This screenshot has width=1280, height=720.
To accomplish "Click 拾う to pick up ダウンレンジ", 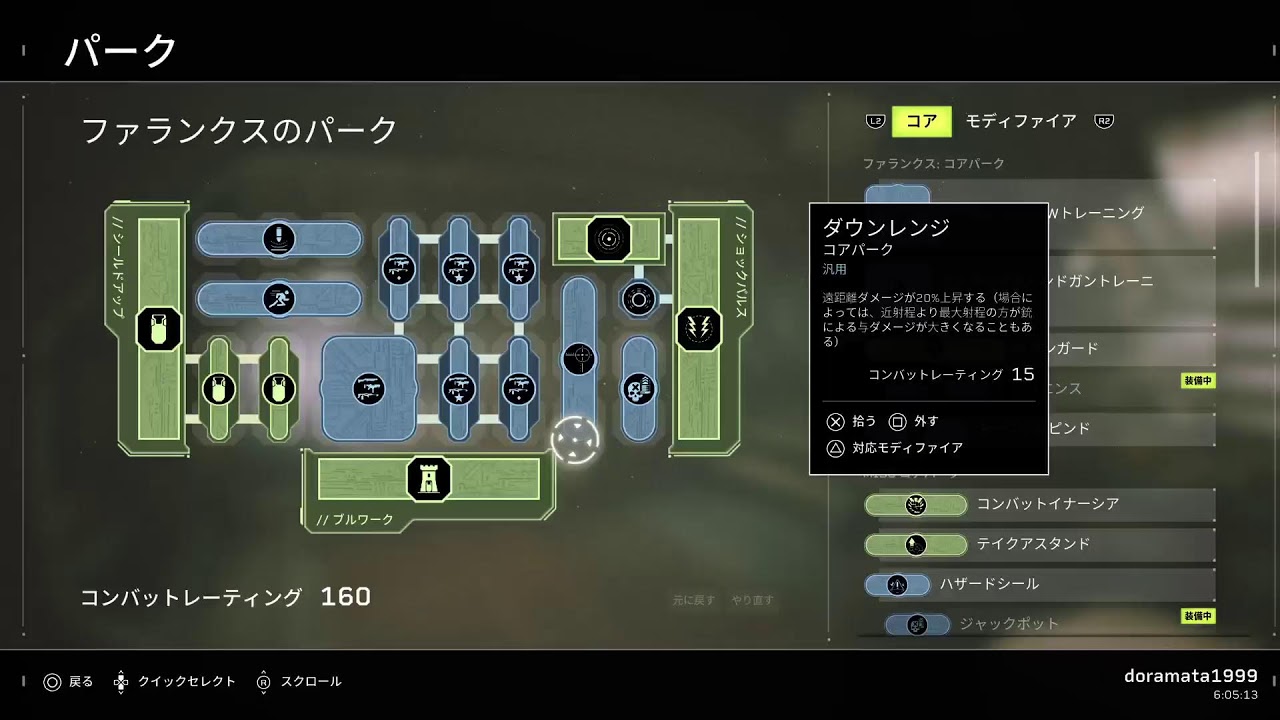I will point(862,421).
